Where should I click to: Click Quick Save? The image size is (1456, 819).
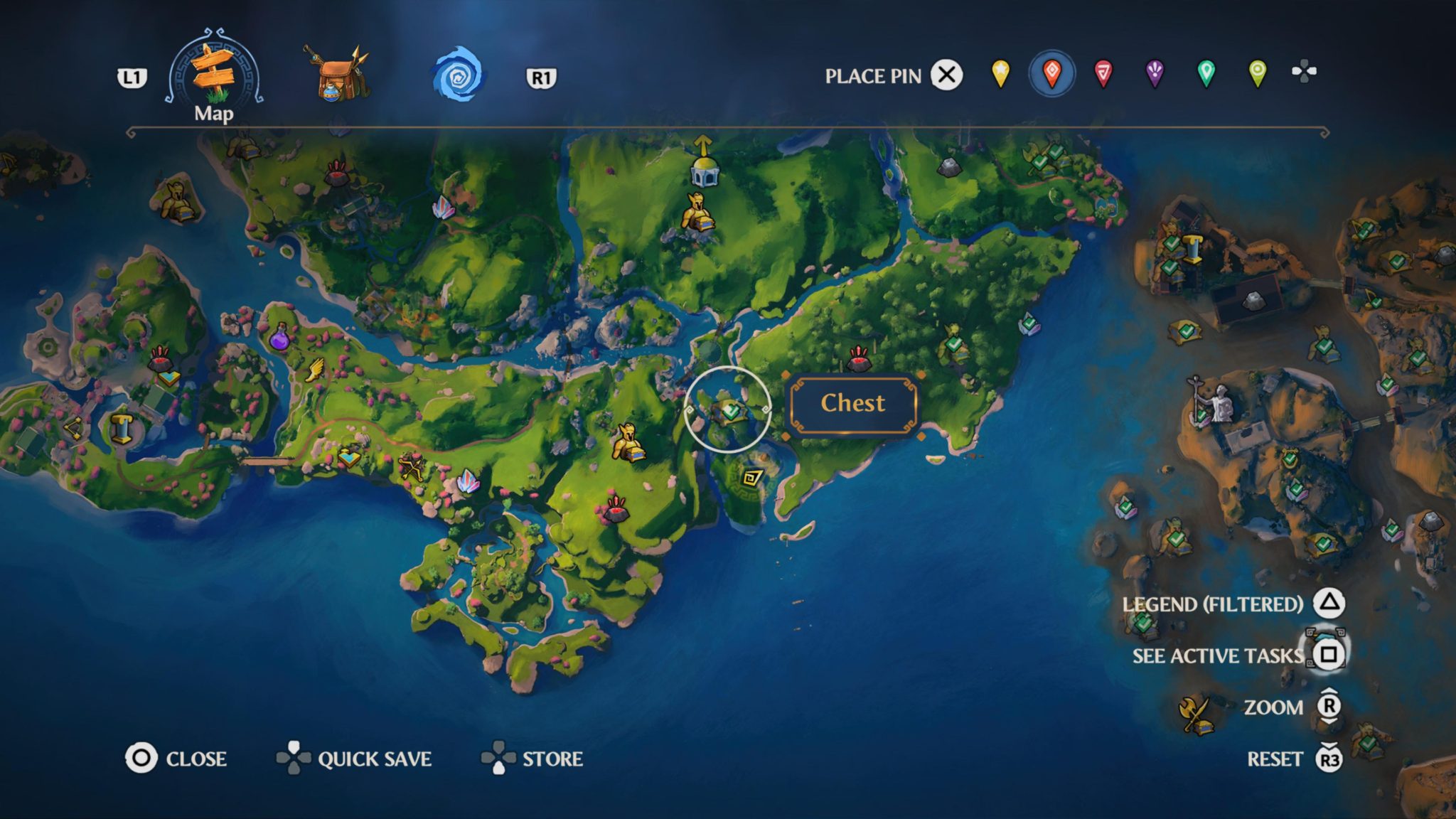[375, 759]
